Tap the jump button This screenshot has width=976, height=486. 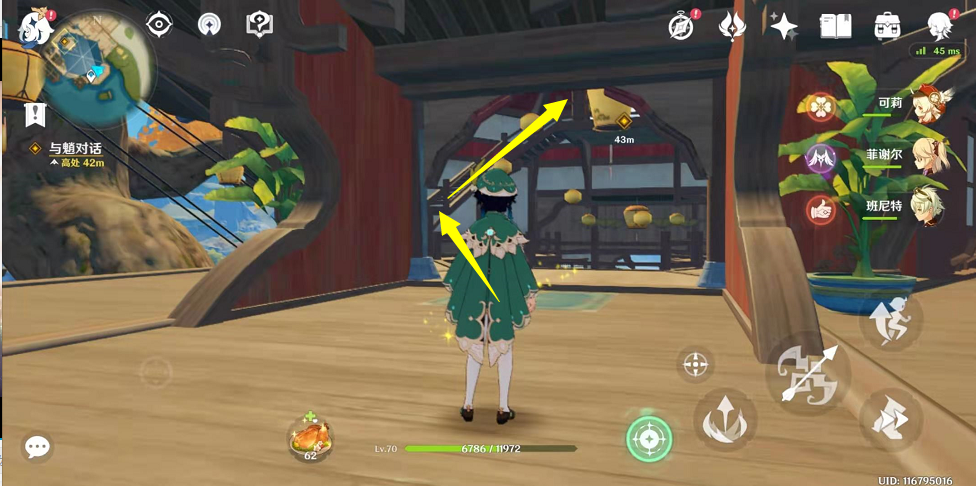click(890, 320)
